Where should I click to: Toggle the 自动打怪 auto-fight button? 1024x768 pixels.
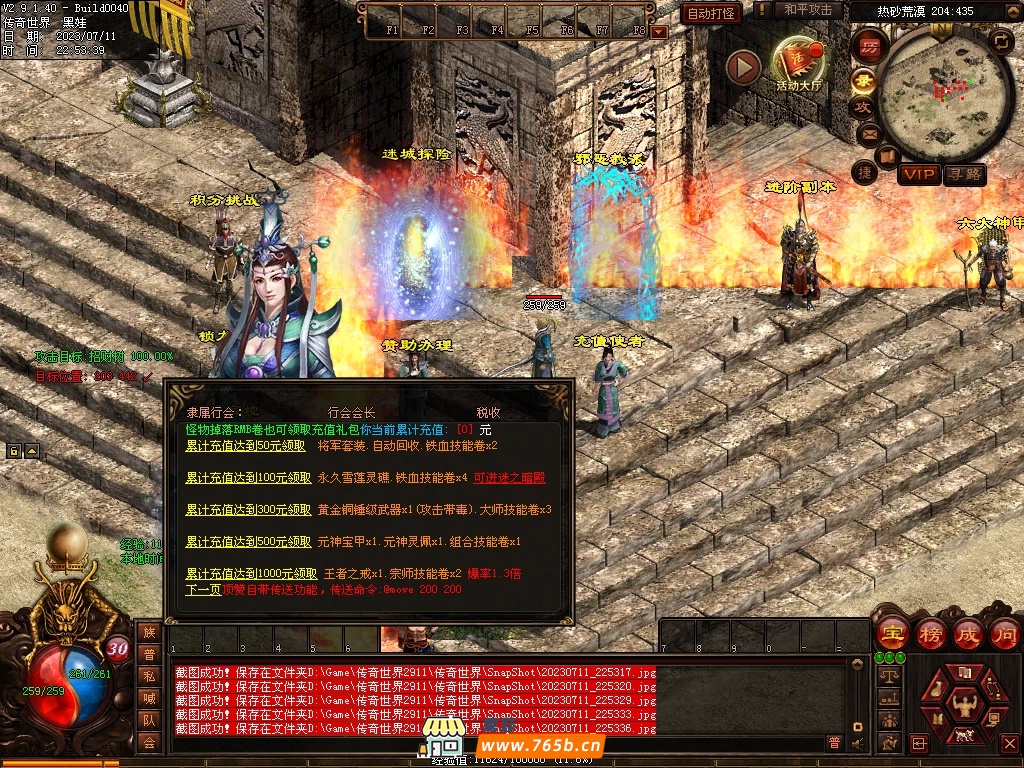[x=712, y=13]
